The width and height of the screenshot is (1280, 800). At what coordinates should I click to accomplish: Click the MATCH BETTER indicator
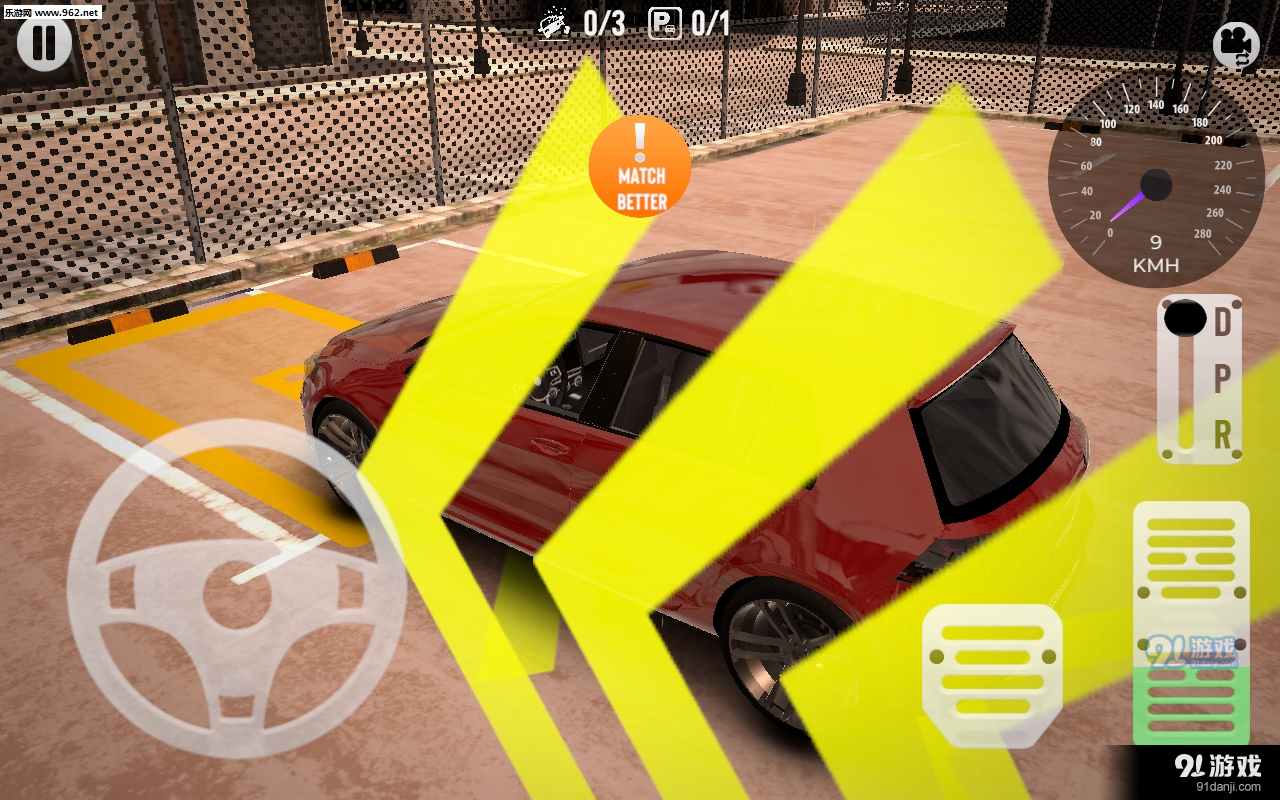(x=640, y=168)
